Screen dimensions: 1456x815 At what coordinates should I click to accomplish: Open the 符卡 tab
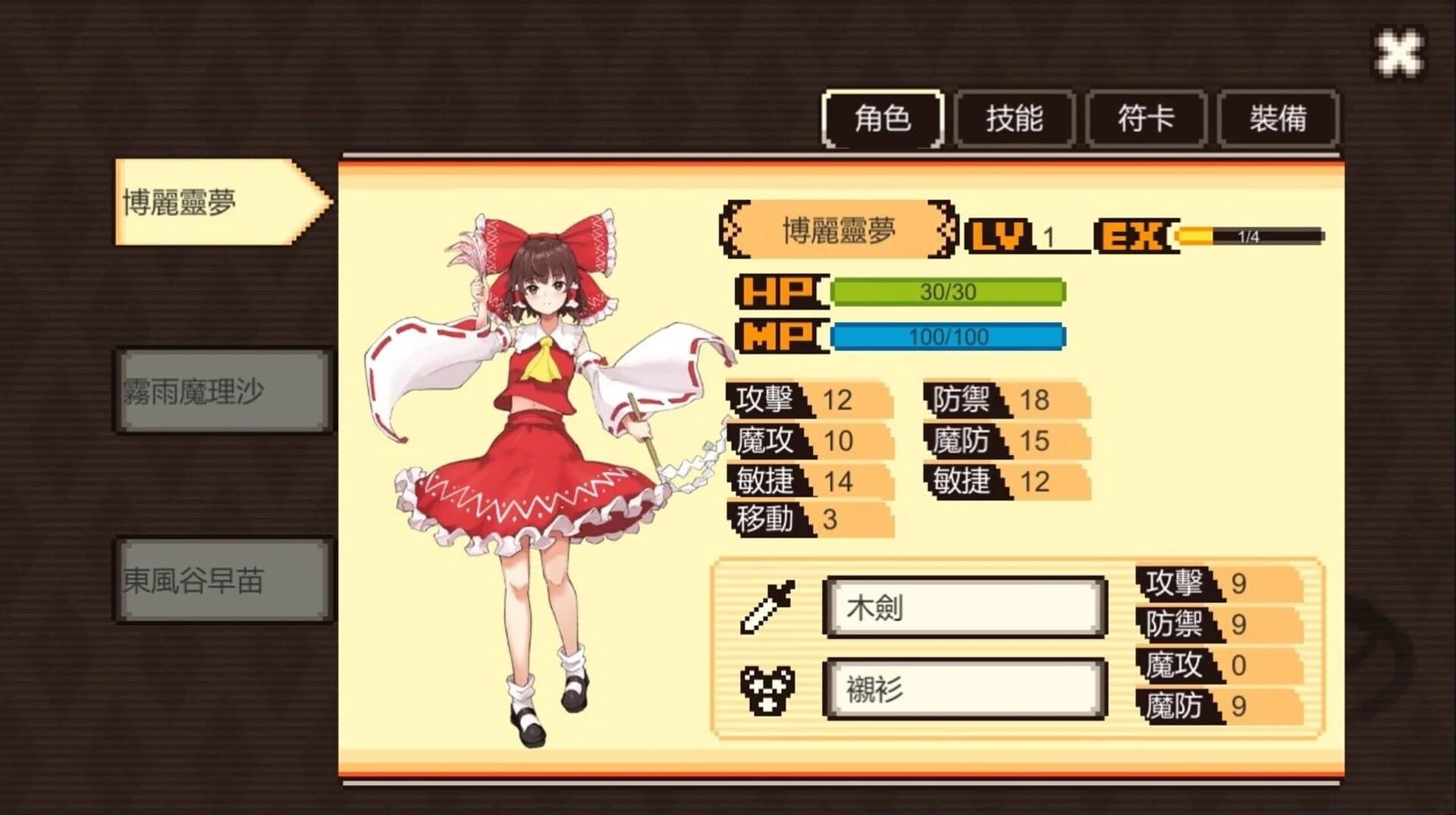coord(1145,118)
